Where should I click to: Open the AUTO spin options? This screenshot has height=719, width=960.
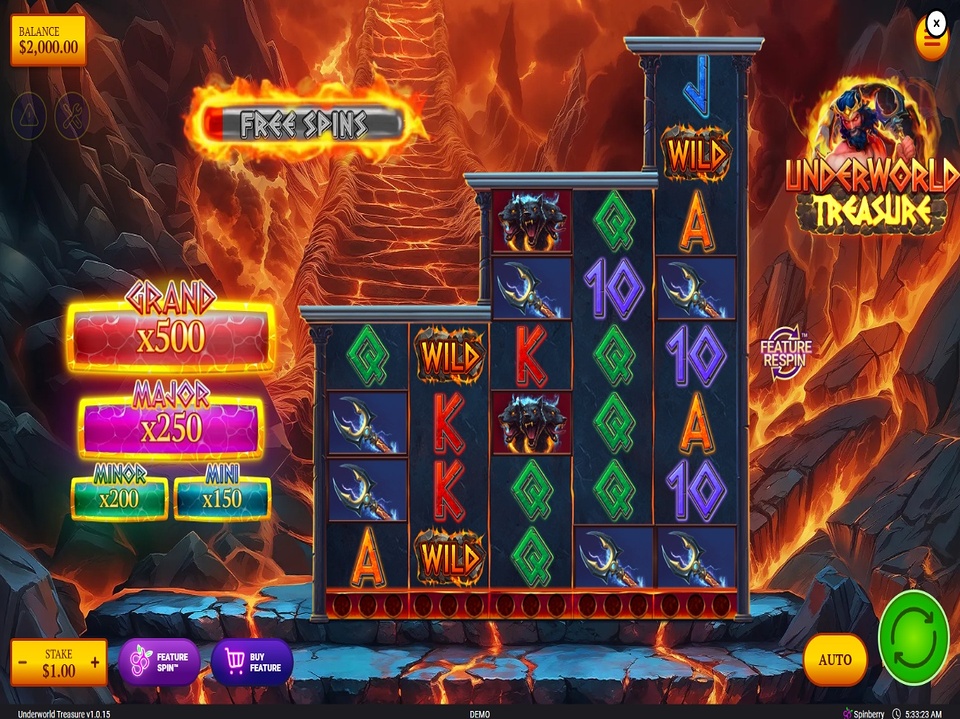coord(835,660)
